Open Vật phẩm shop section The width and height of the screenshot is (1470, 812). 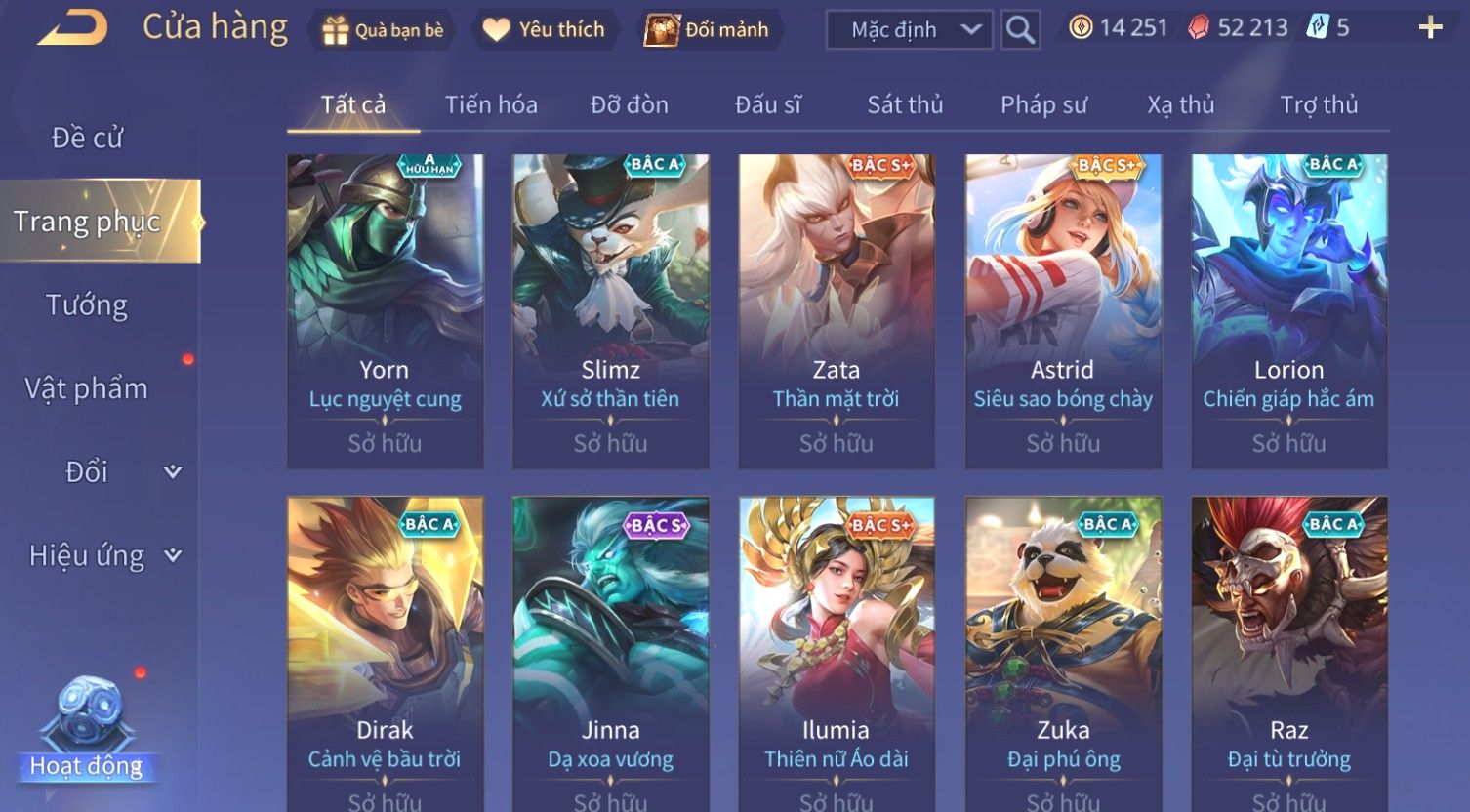(x=87, y=388)
